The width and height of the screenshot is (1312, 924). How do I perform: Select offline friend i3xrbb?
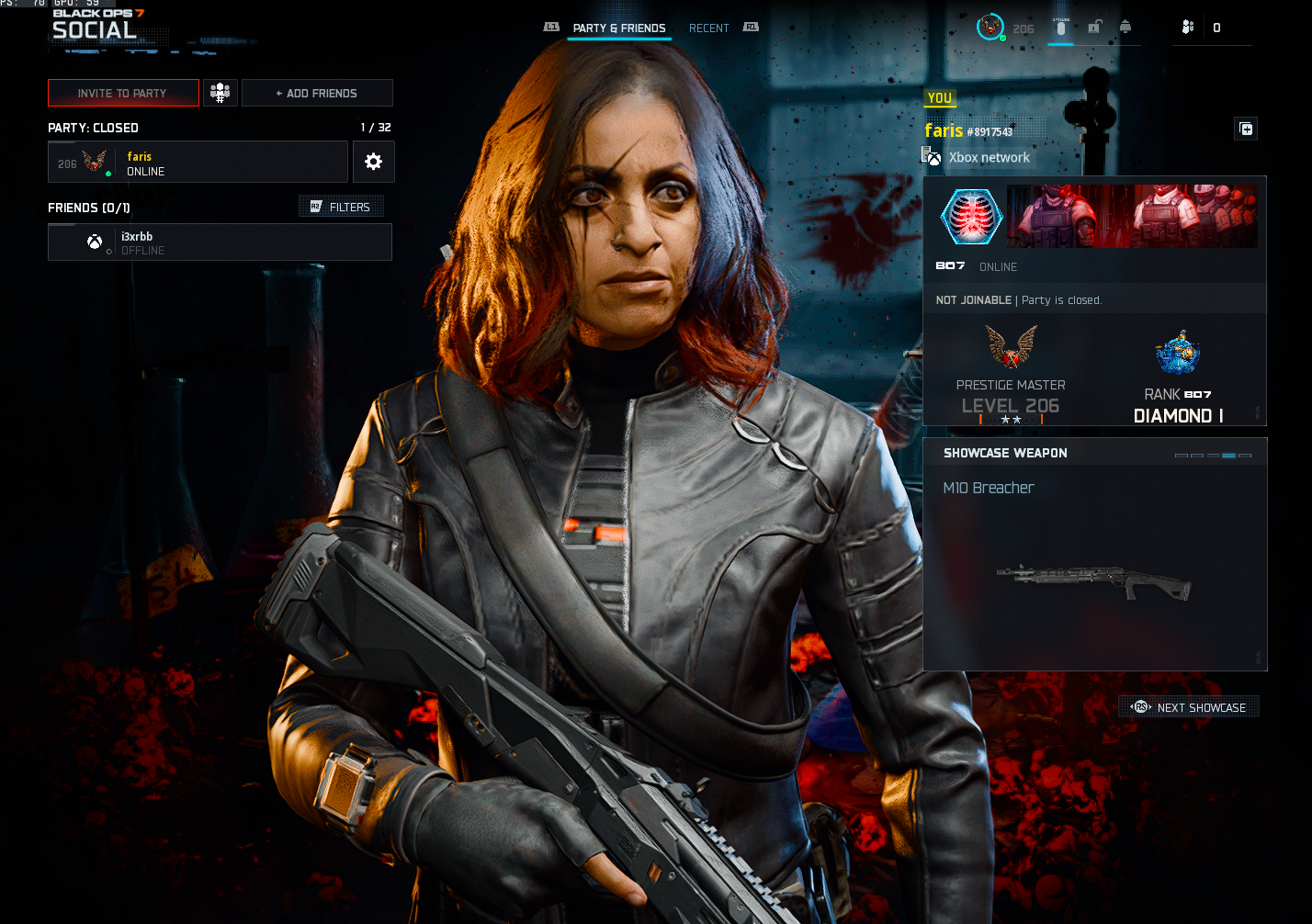click(220, 242)
